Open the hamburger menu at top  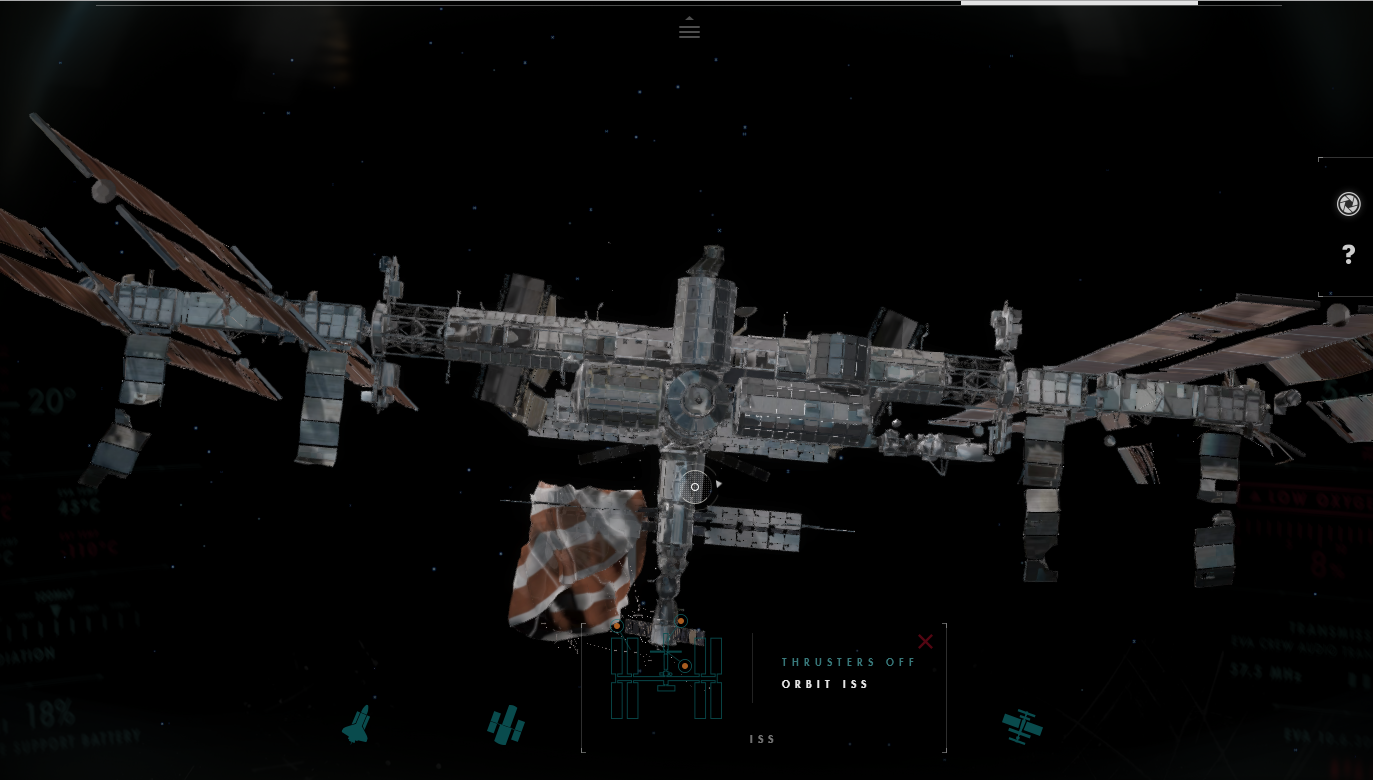click(689, 29)
